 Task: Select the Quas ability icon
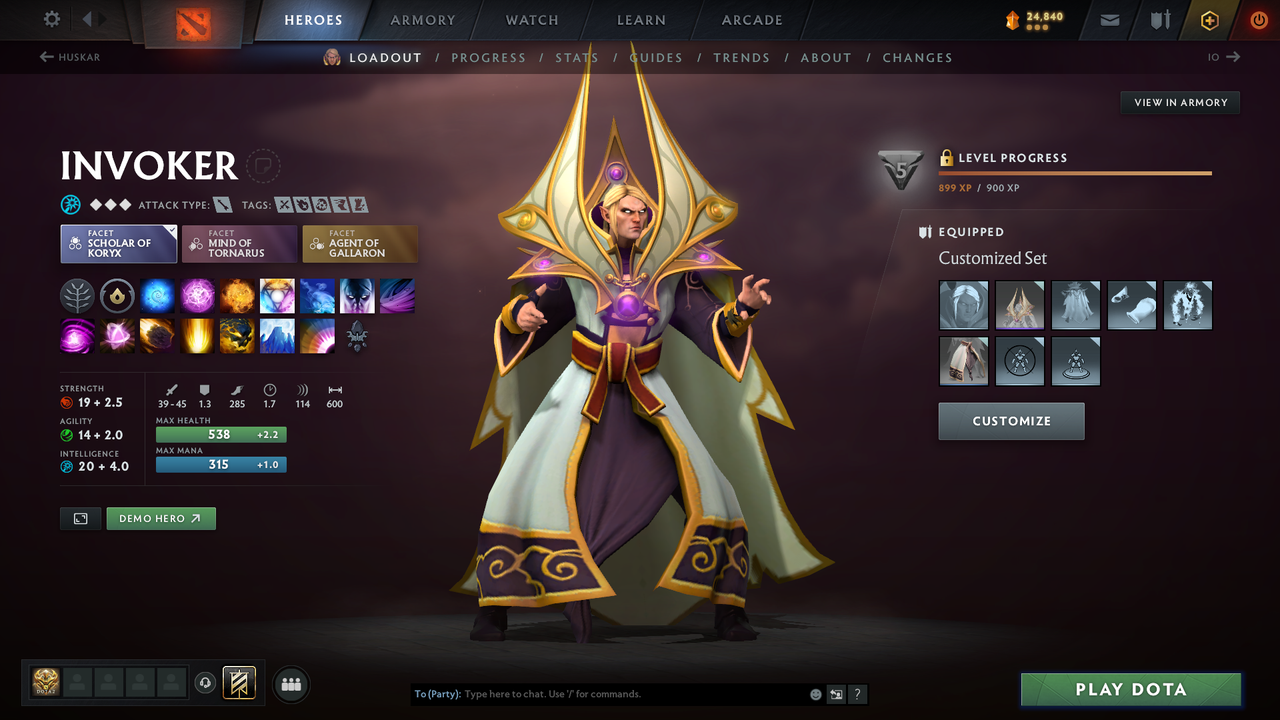coord(157,295)
